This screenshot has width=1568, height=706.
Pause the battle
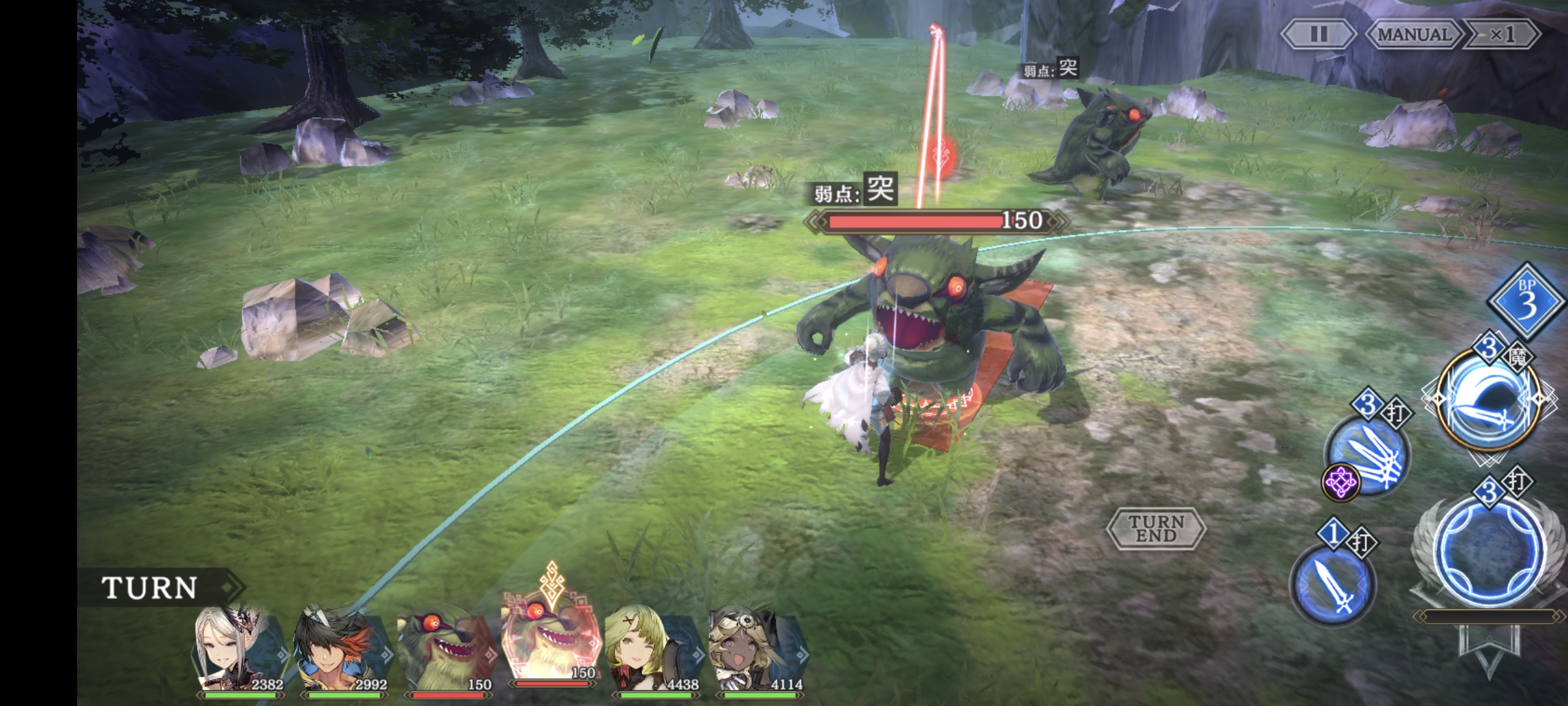1318,34
